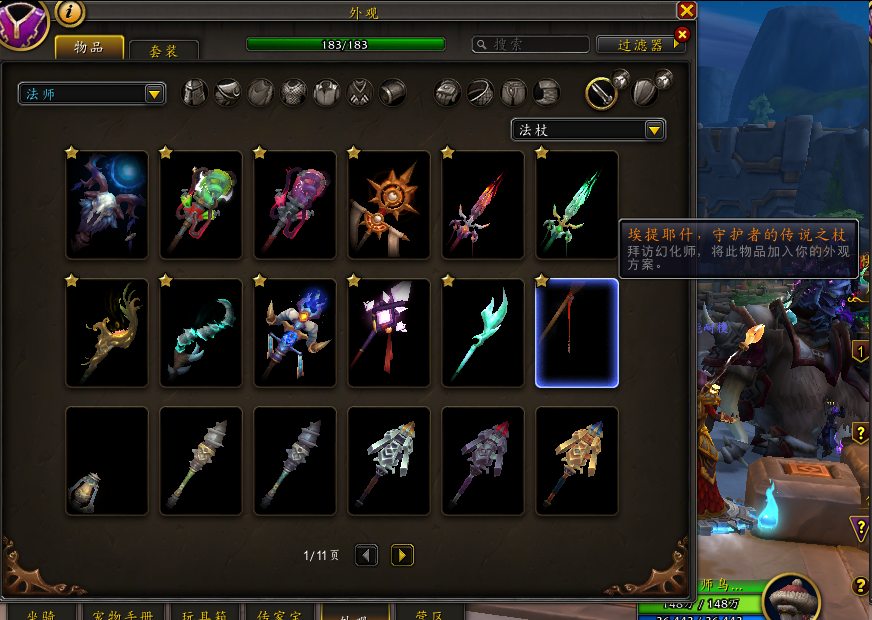Click the info button beside the portrait
The image size is (872, 620).
(70, 12)
